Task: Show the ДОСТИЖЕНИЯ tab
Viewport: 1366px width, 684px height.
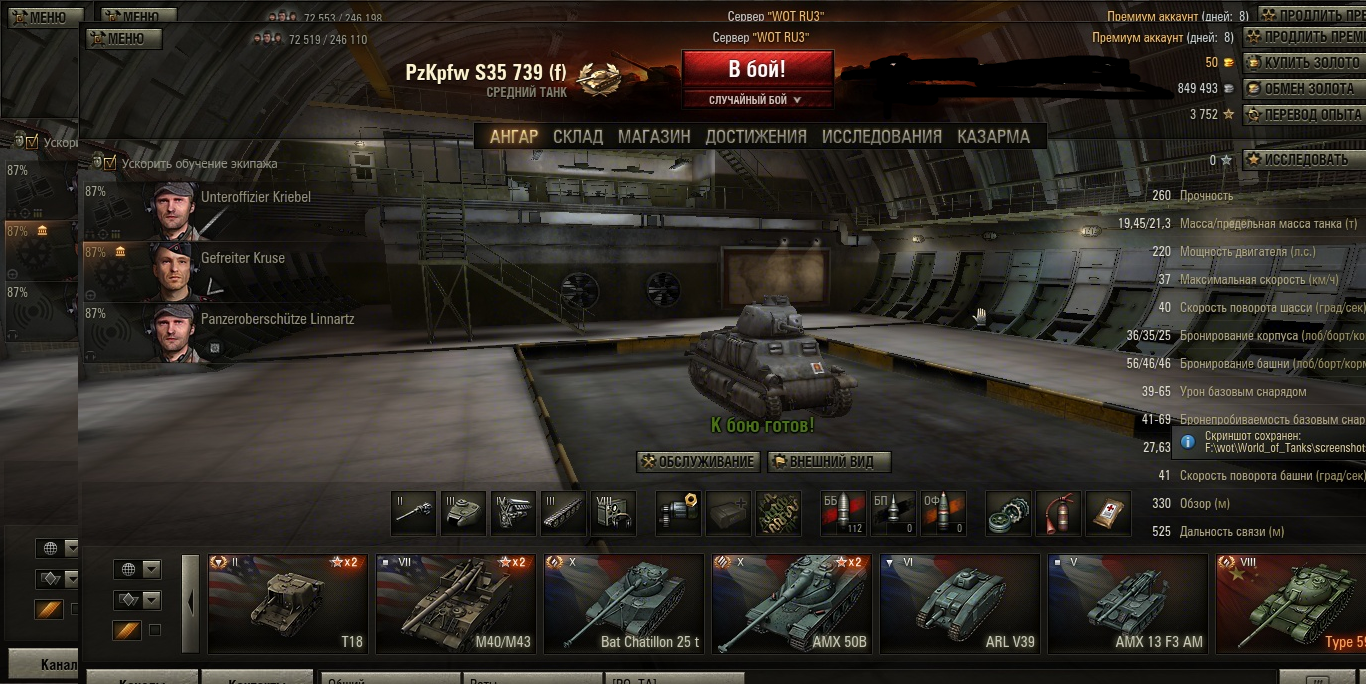Action: [756, 137]
